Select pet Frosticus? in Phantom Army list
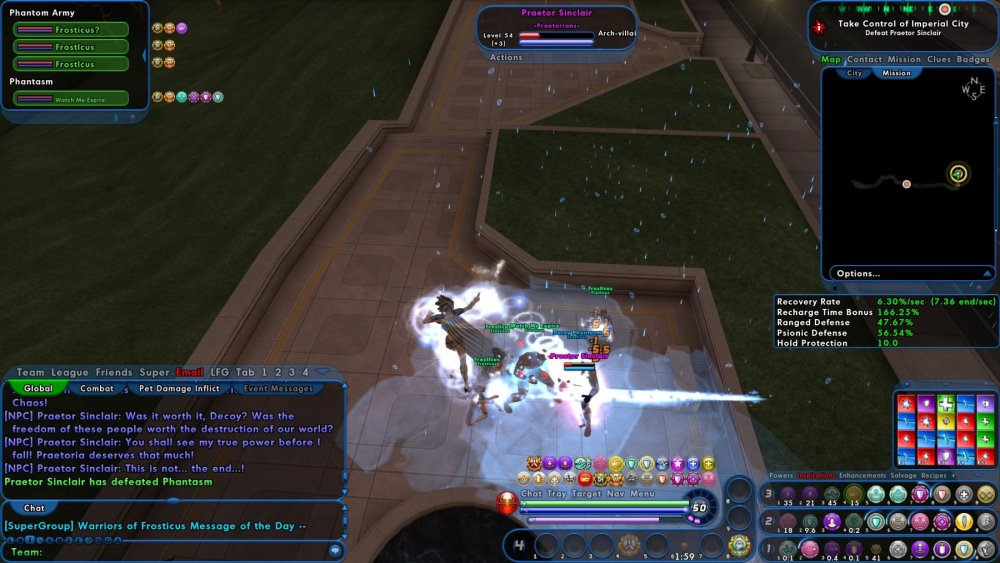This screenshot has width=1000, height=563. coord(71,29)
